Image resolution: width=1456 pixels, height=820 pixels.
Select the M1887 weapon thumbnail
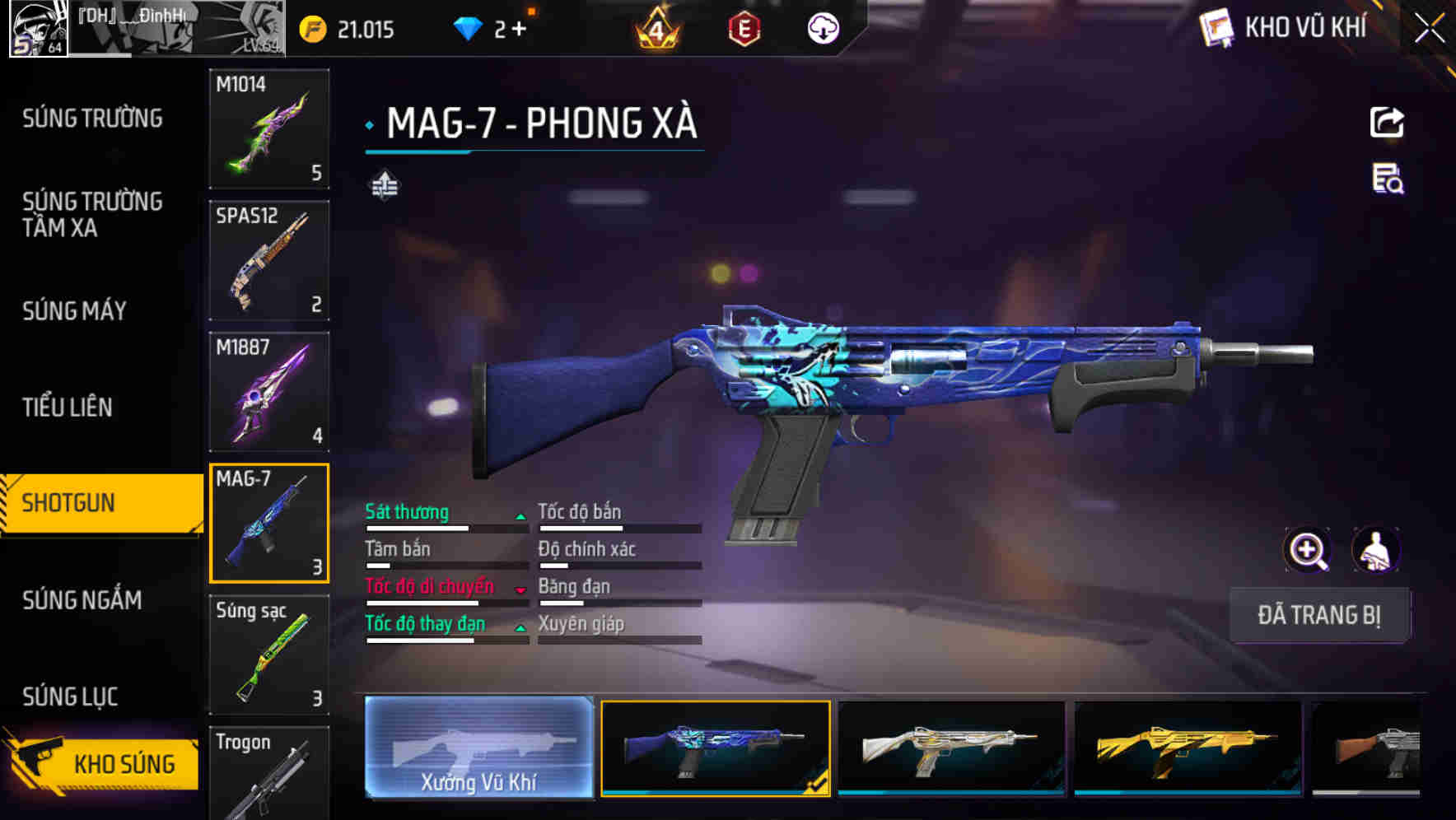(269, 391)
